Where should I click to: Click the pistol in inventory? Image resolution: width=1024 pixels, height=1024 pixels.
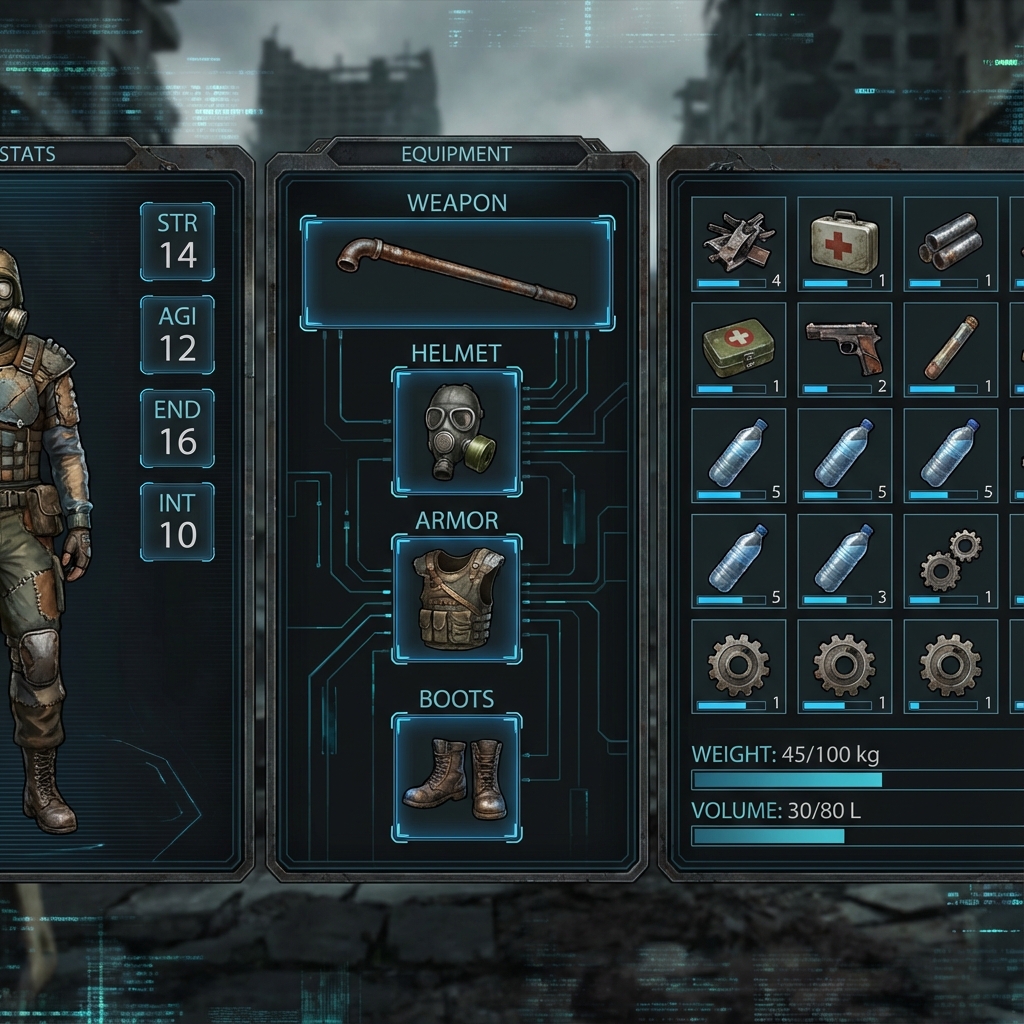844,349
